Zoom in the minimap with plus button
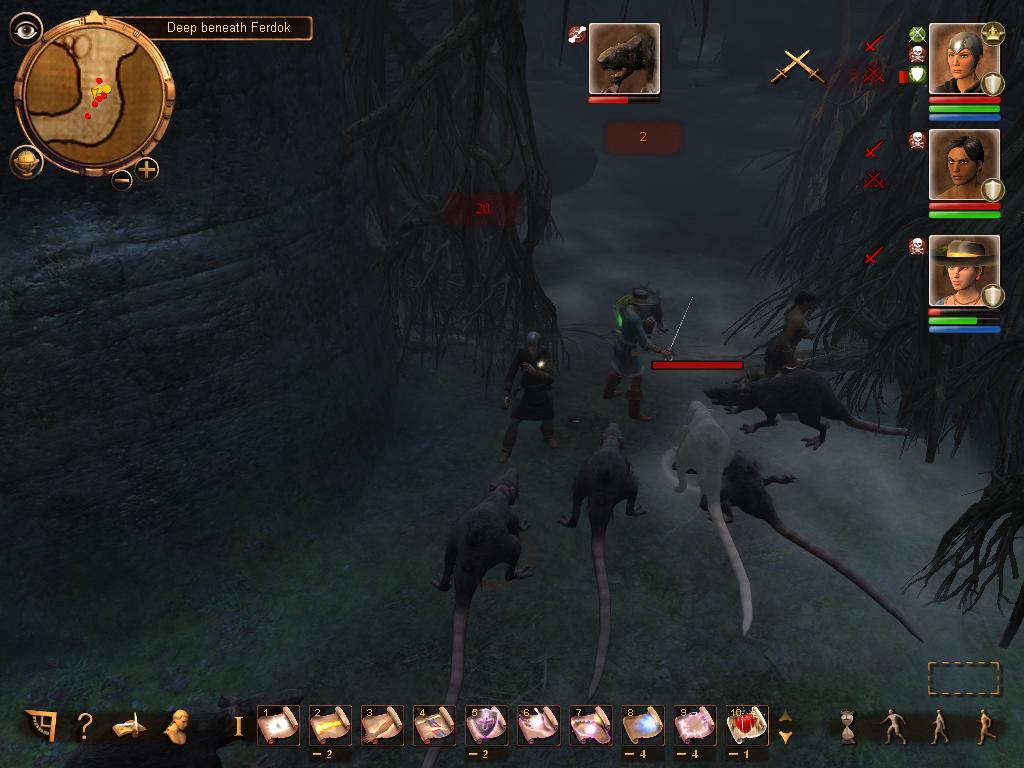 click(147, 169)
